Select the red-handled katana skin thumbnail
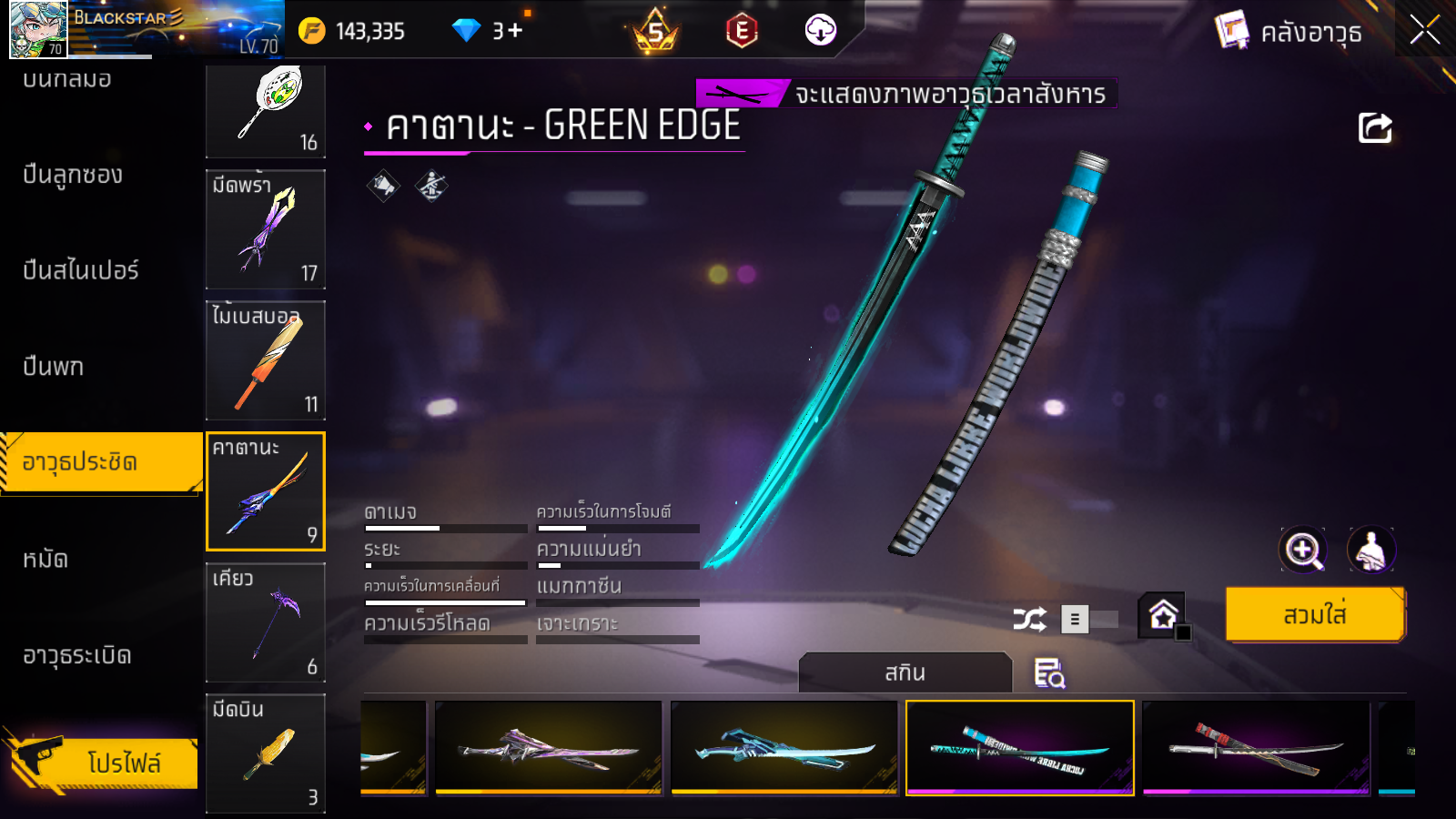Image resolution: width=1456 pixels, height=819 pixels. pyautogui.click(x=1256, y=748)
